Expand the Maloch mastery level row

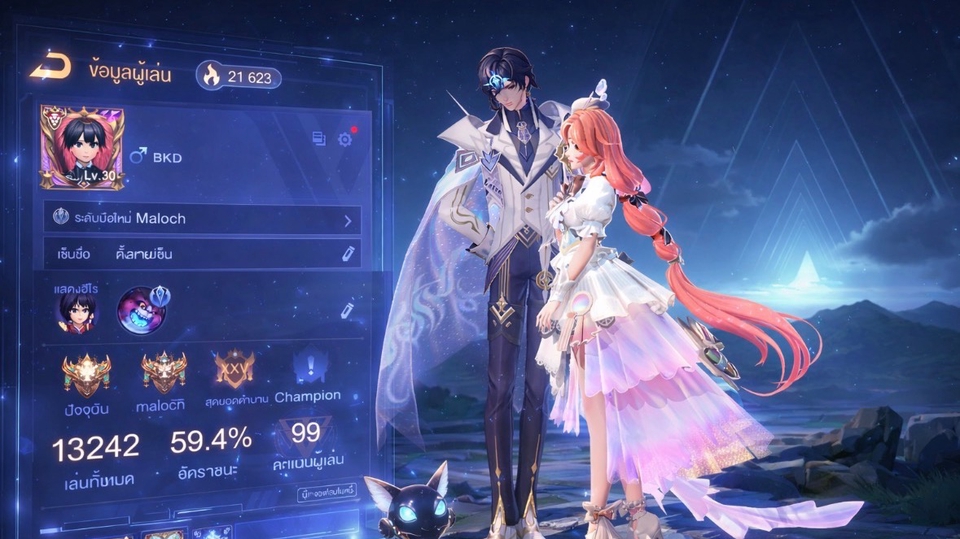[x=347, y=219]
